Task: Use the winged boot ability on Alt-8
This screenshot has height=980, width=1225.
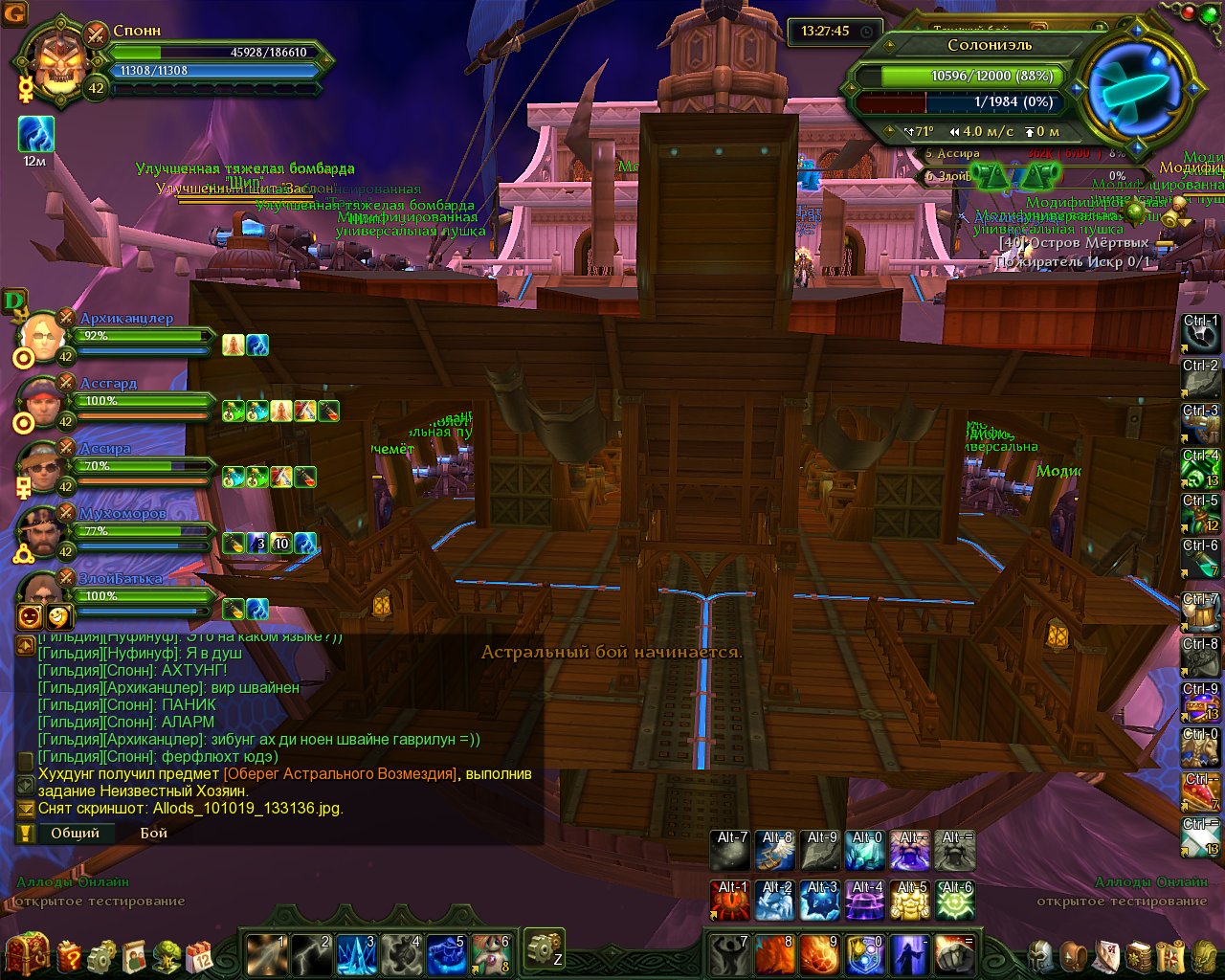Action: [x=775, y=851]
